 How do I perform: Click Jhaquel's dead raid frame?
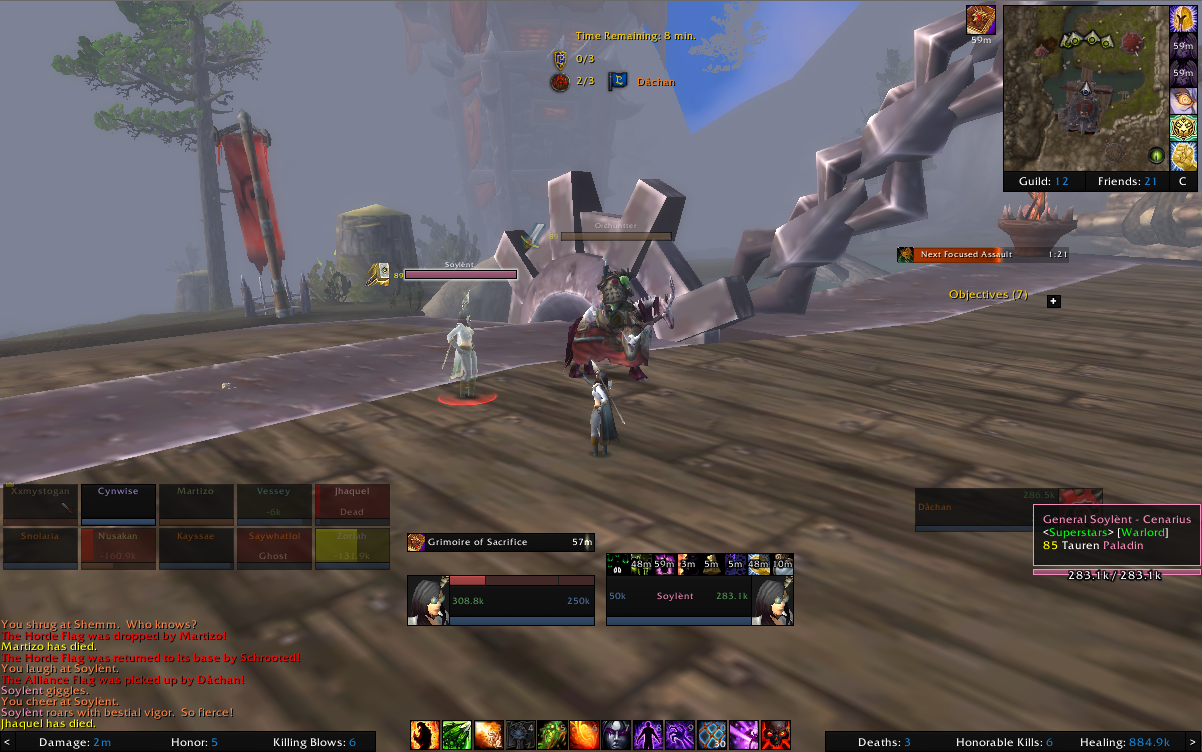click(x=351, y=504)
